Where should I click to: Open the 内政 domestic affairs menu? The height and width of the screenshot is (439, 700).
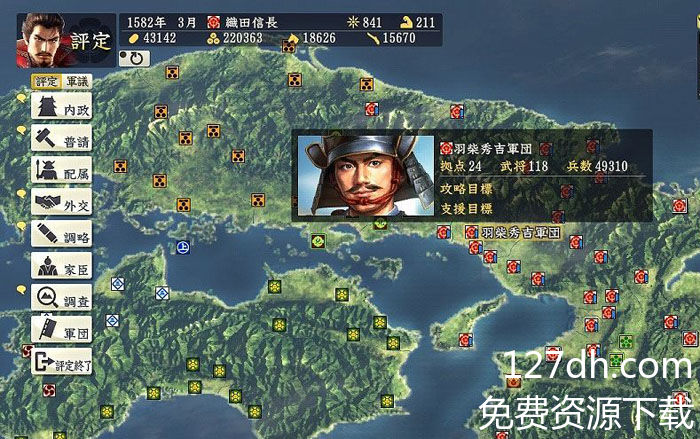62,107
